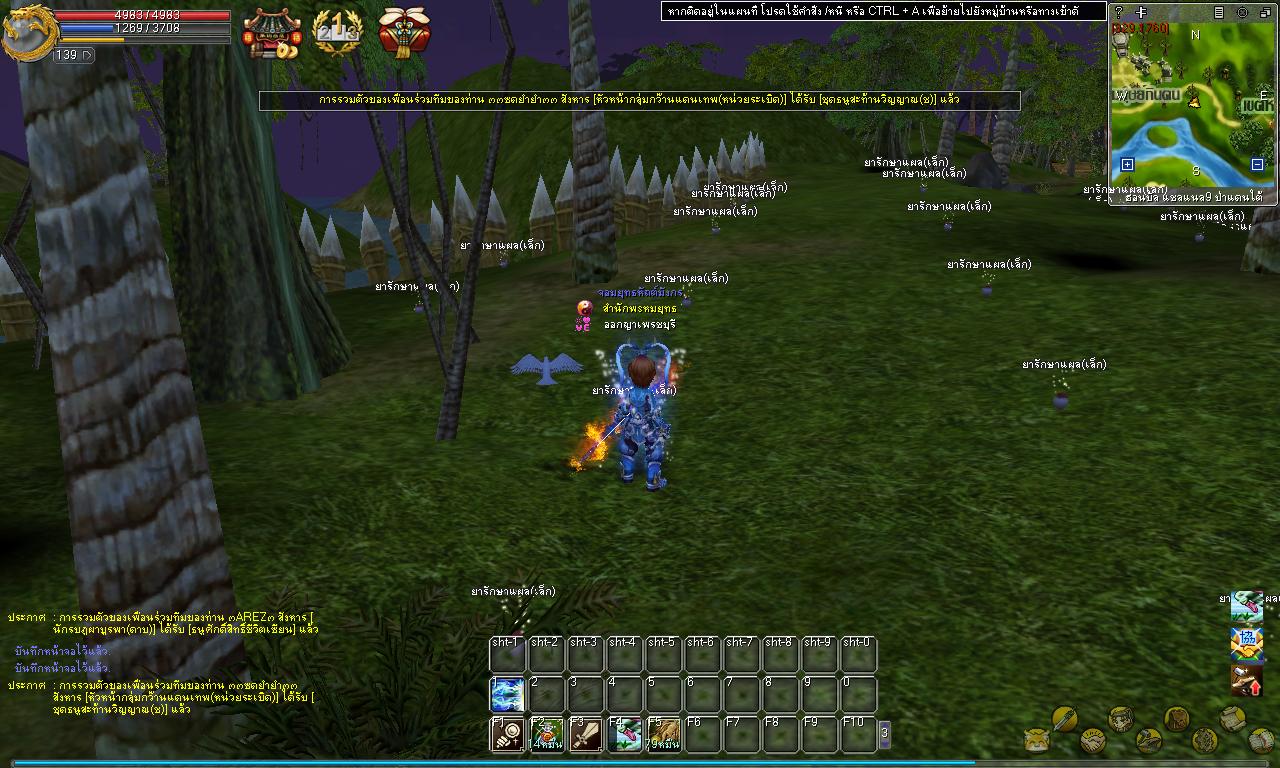Use the F2 potion item slot

pos(546,734)
